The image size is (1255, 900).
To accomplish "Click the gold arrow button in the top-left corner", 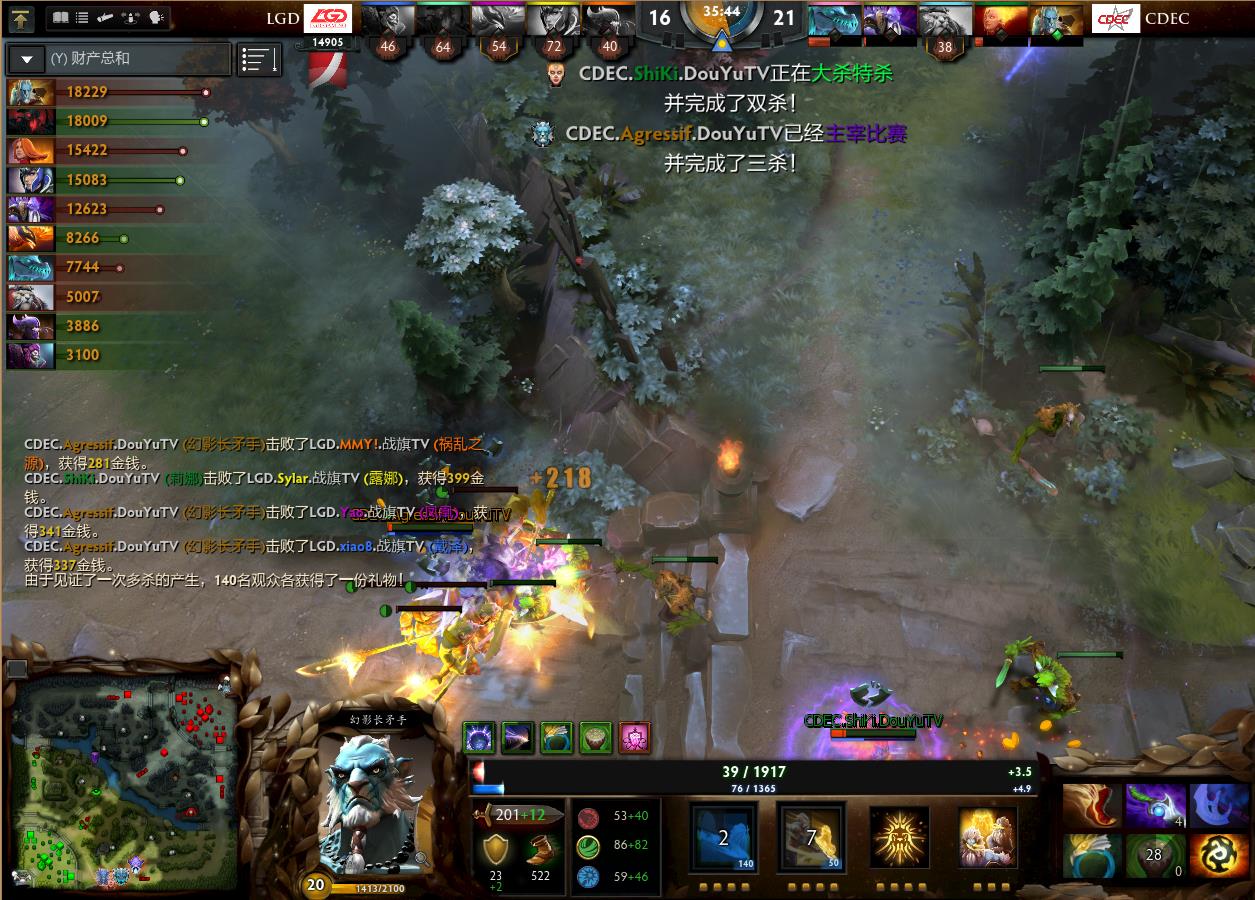I will [x=21, y=18].
